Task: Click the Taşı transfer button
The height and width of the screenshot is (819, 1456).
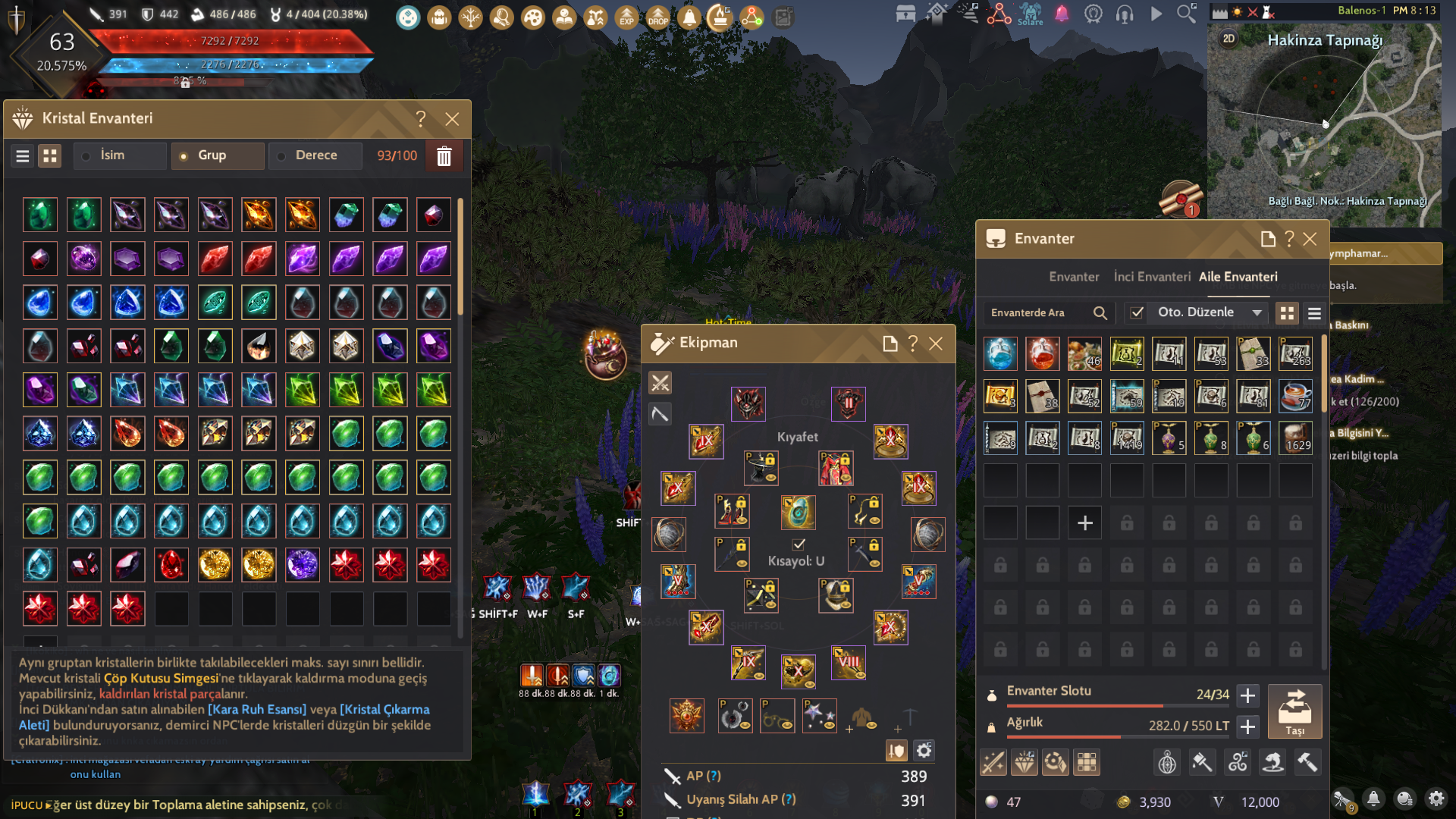Action: [x=1294, y=711]
